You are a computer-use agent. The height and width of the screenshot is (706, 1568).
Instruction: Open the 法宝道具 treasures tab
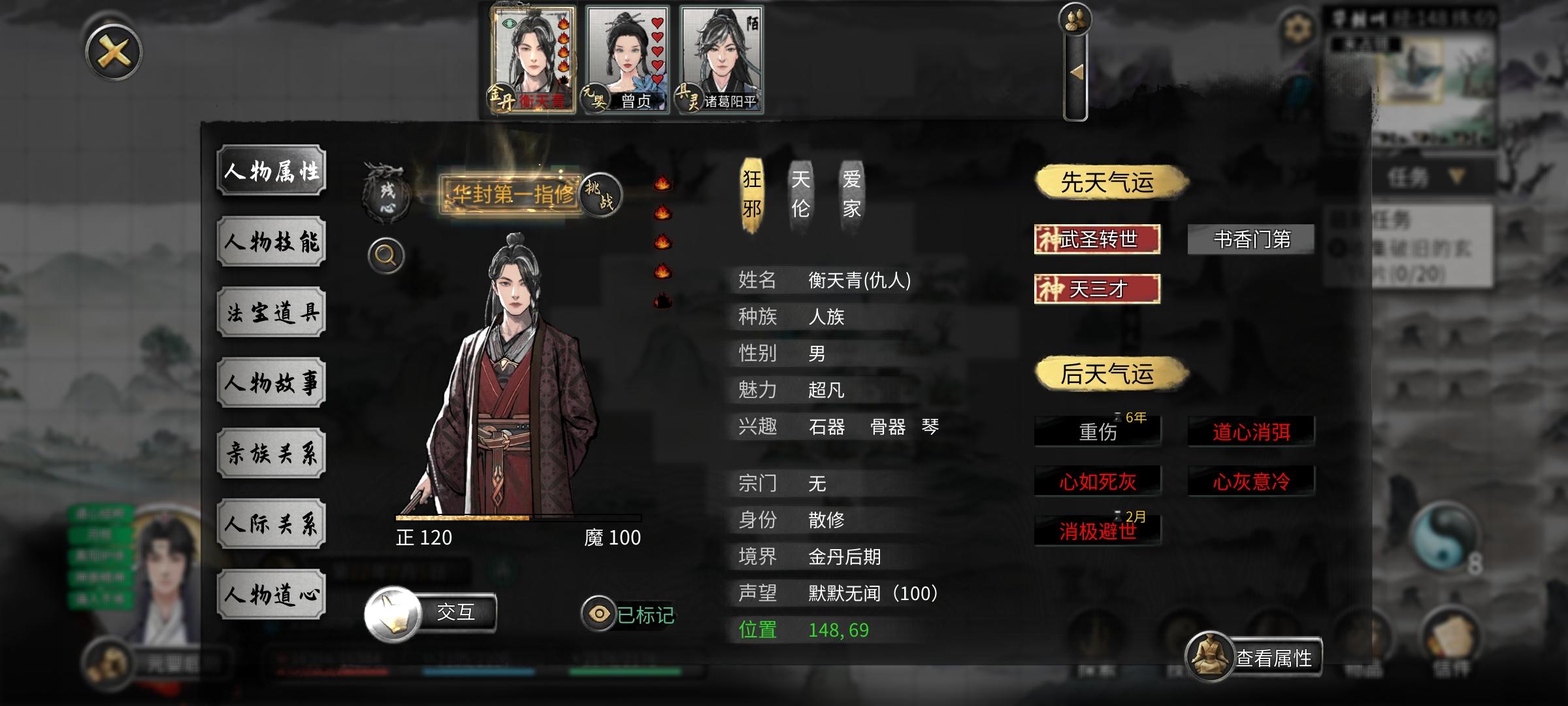pos(272,312)
